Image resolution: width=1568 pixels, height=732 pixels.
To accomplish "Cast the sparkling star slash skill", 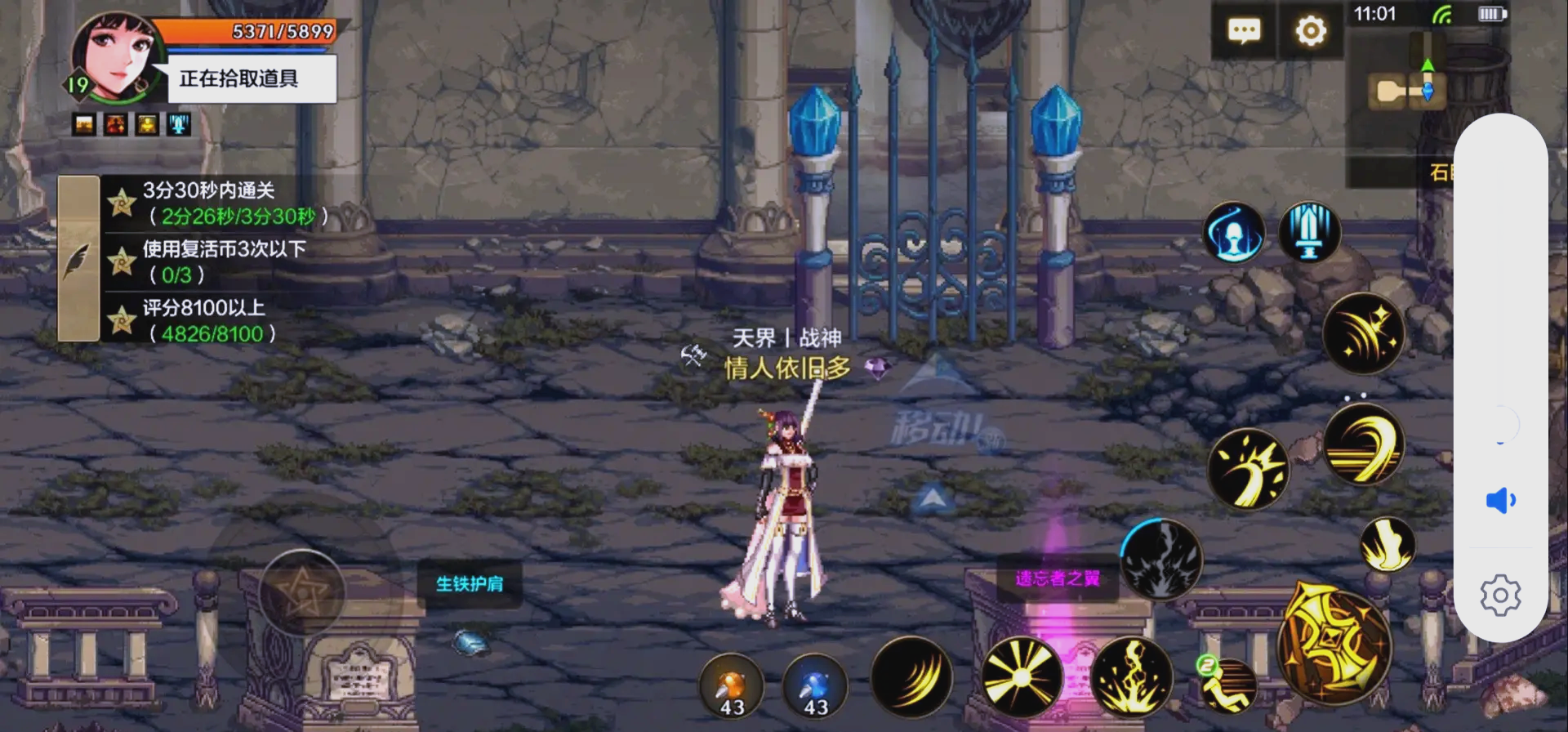I will (x=1363, y=333).
